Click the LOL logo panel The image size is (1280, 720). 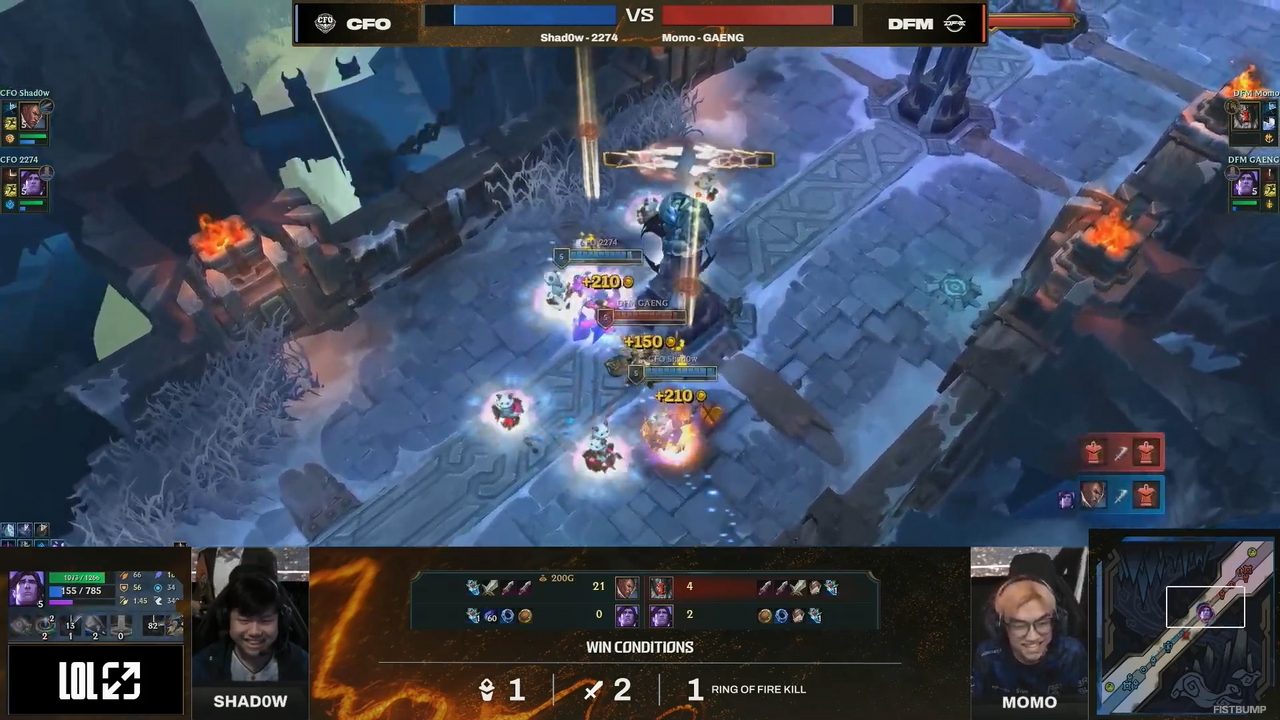(x=98, y=681)
